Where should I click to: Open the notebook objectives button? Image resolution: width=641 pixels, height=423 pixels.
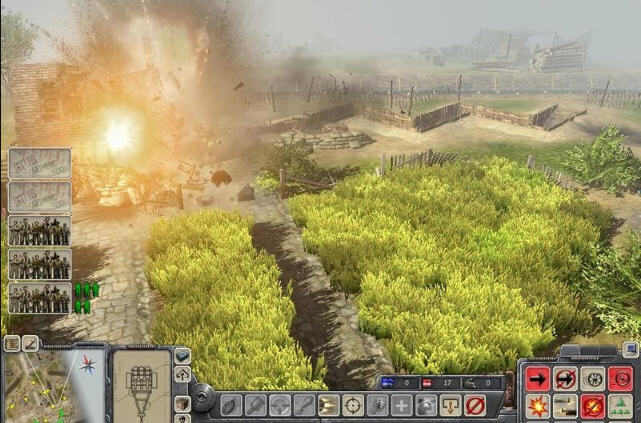[x=12, y=343]
